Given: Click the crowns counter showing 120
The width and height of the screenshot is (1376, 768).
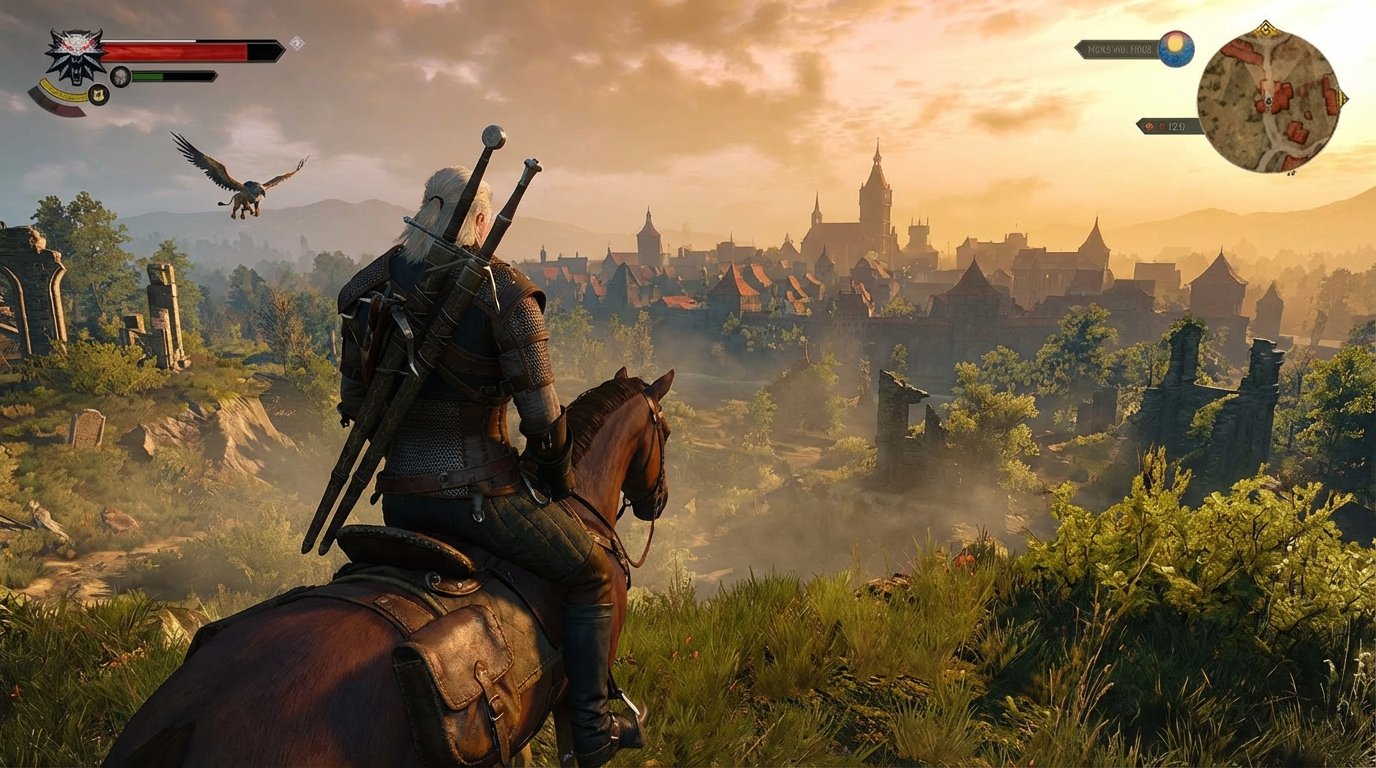Looking at the screenshot, I should tap(1177, 126).
